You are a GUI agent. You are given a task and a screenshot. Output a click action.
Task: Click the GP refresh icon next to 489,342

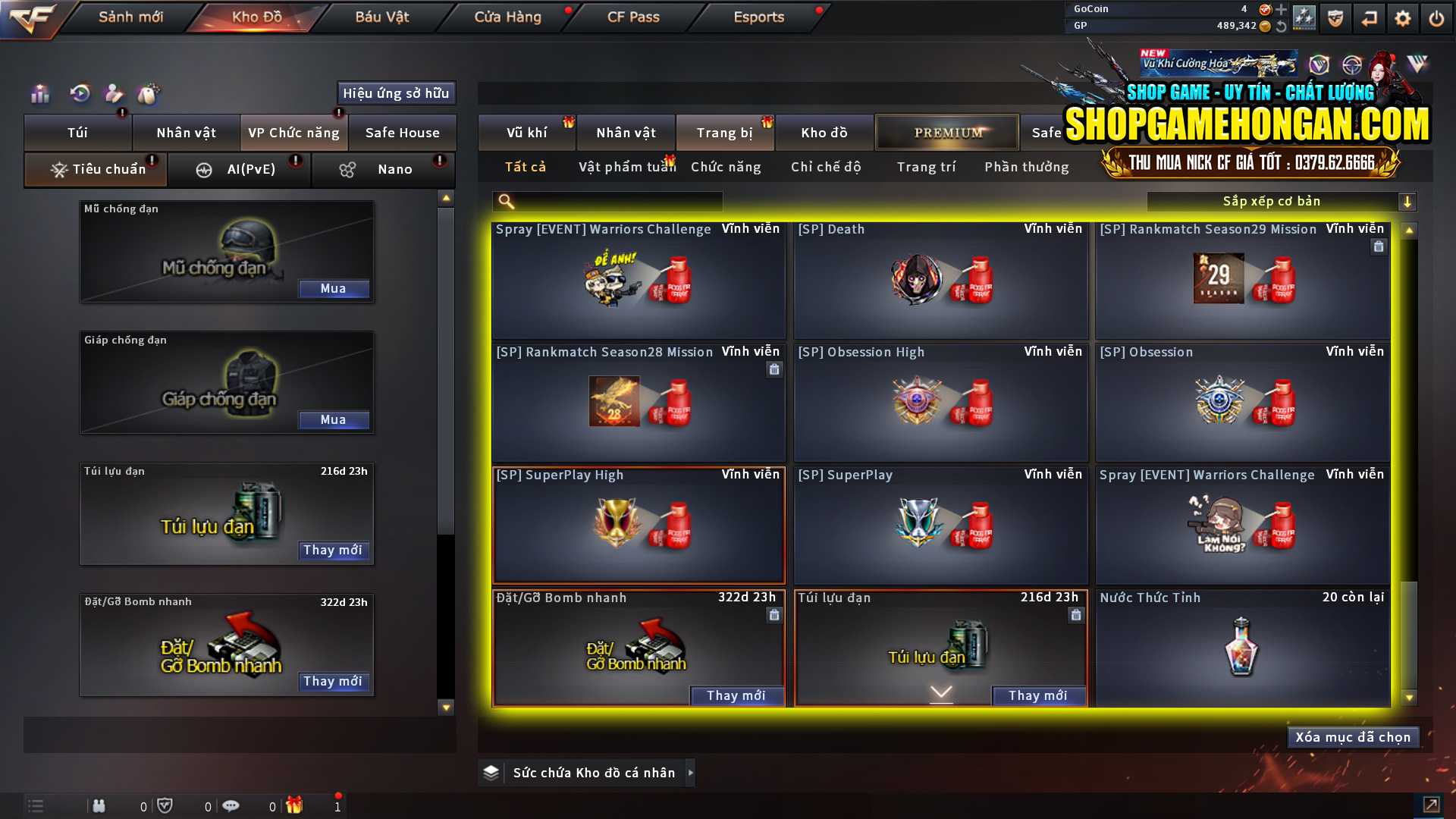tap(1282, 25)
